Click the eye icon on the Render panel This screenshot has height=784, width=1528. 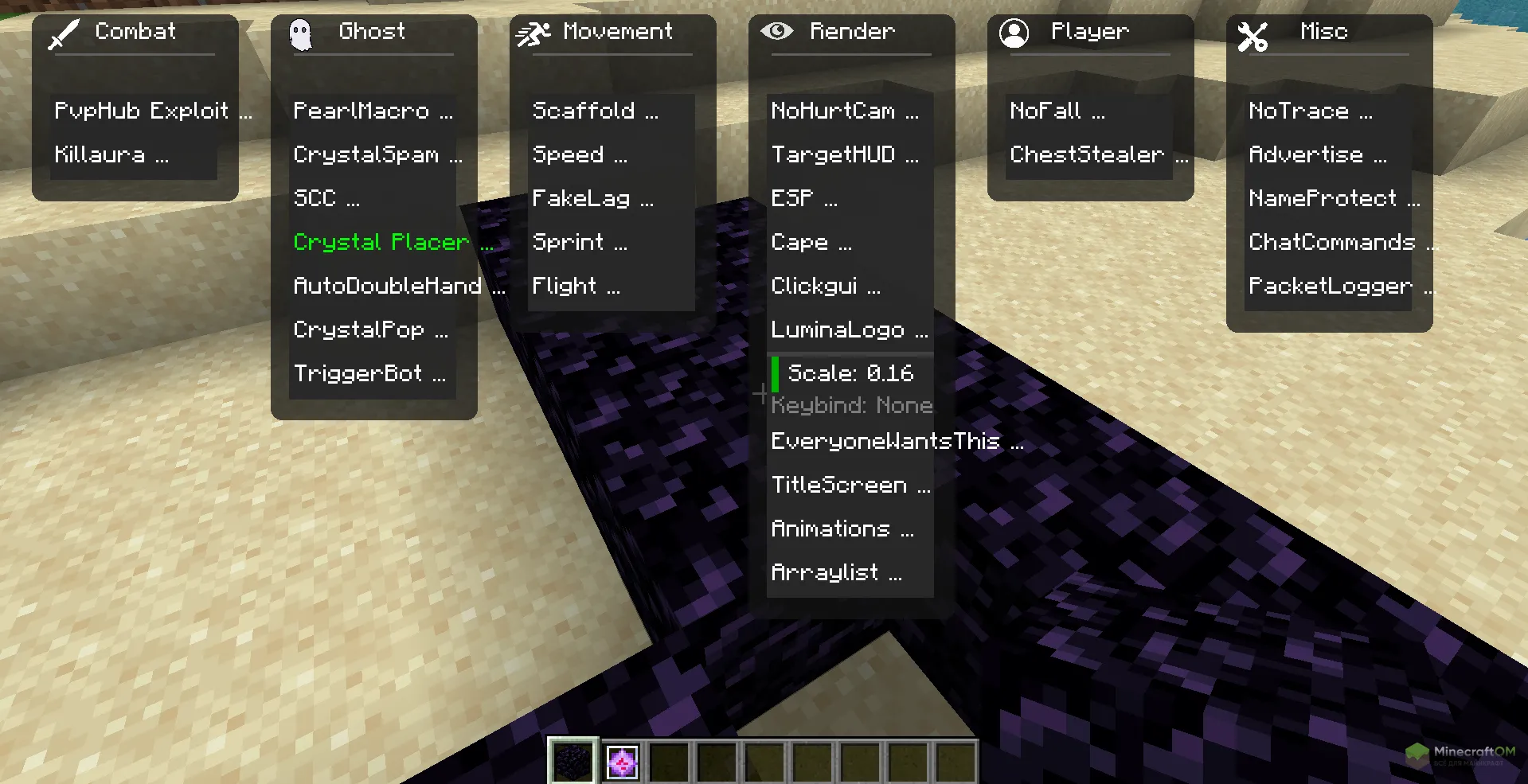click(x=779, y=32)
